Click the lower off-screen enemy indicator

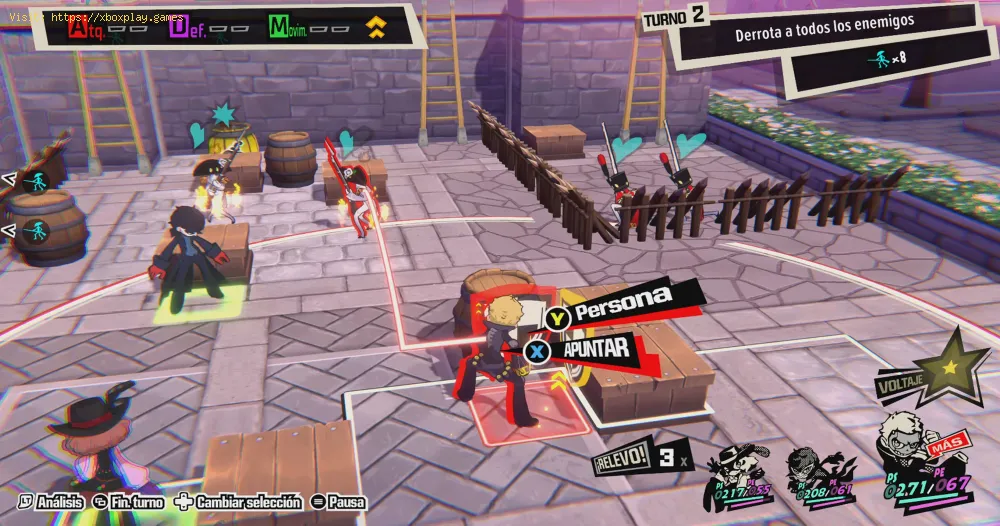[x=36, y=232]
